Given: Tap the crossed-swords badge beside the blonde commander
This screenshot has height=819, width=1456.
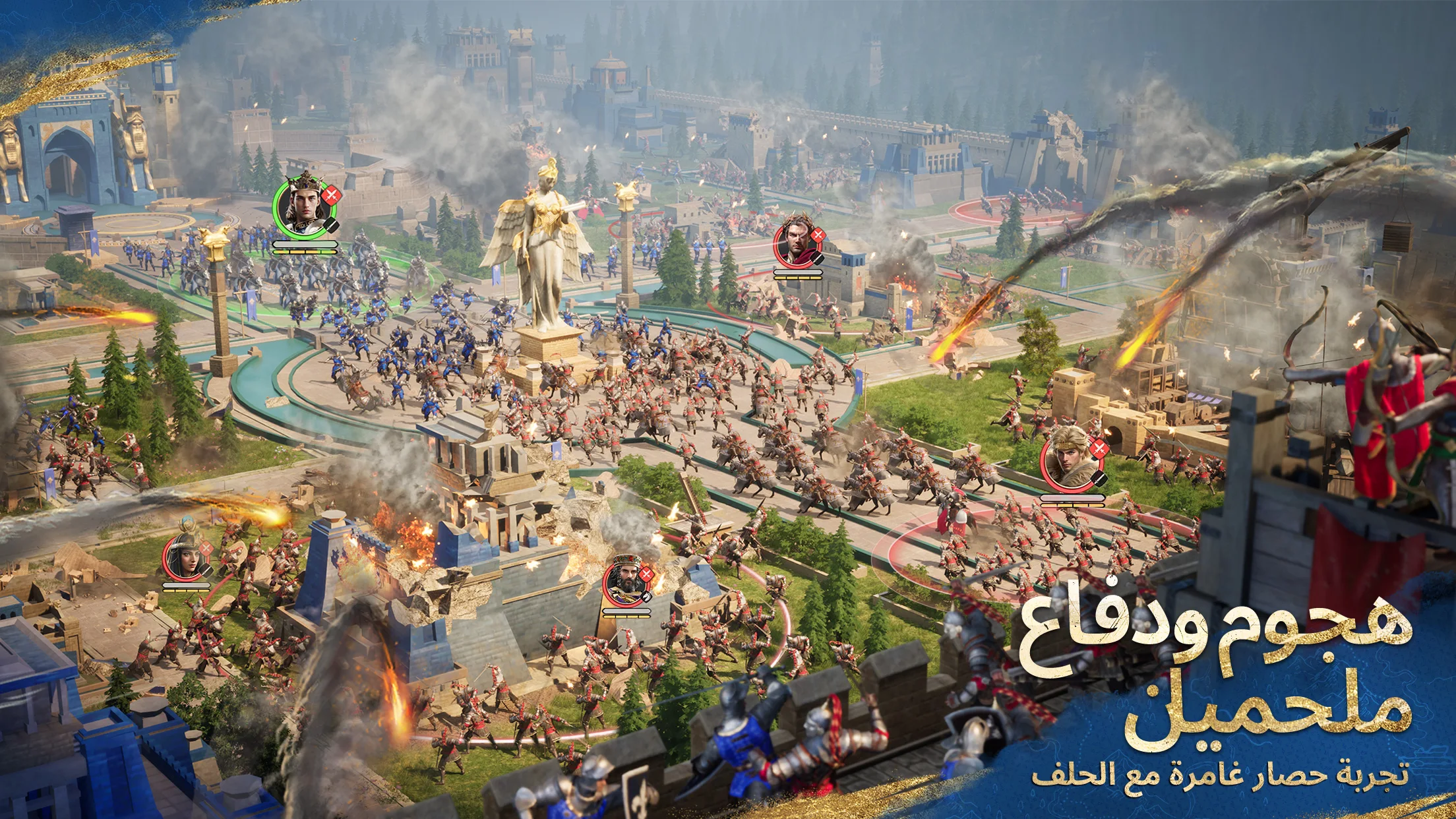Looking at the screenshot, I should pyautogui.click(x=1099, y=449).
